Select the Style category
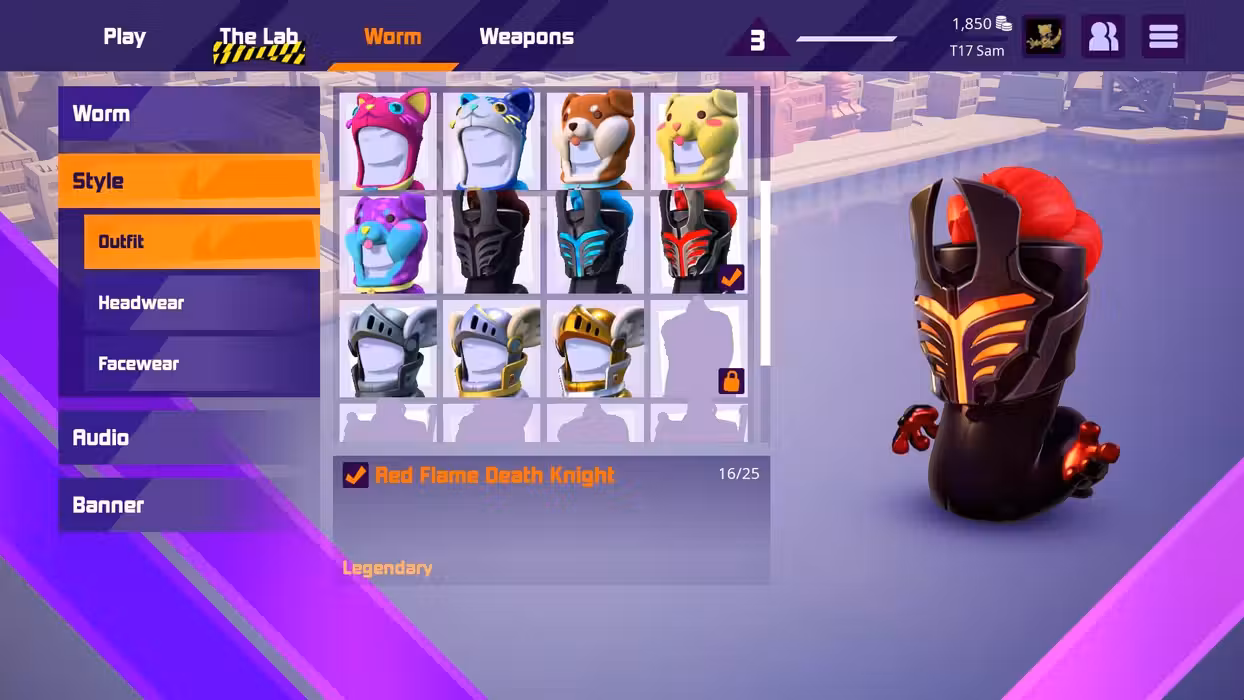 click(x=188, y=181)
